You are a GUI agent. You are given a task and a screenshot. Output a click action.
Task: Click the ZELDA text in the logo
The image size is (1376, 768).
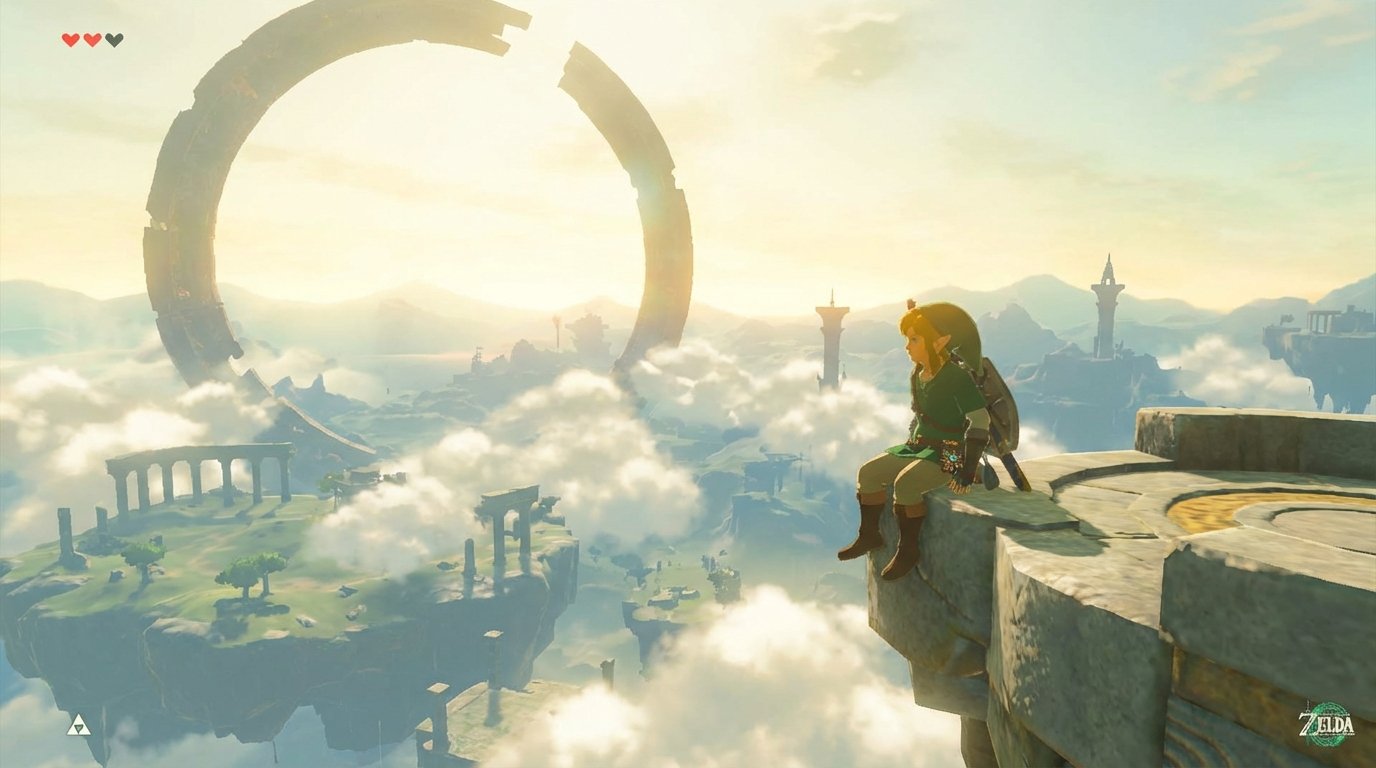pos(1326,723)
